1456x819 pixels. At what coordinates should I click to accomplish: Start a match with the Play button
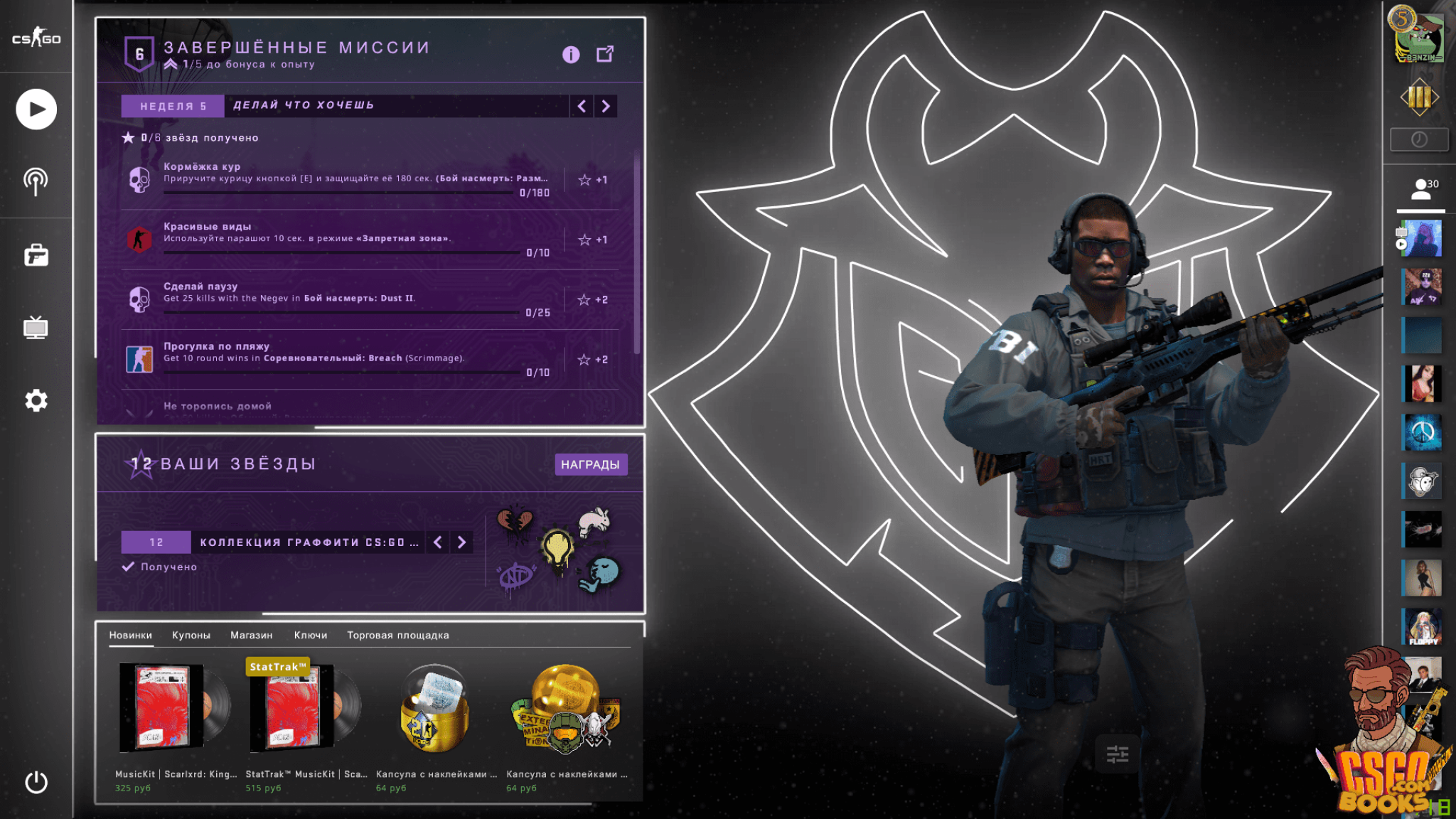[x=36, y=109]
